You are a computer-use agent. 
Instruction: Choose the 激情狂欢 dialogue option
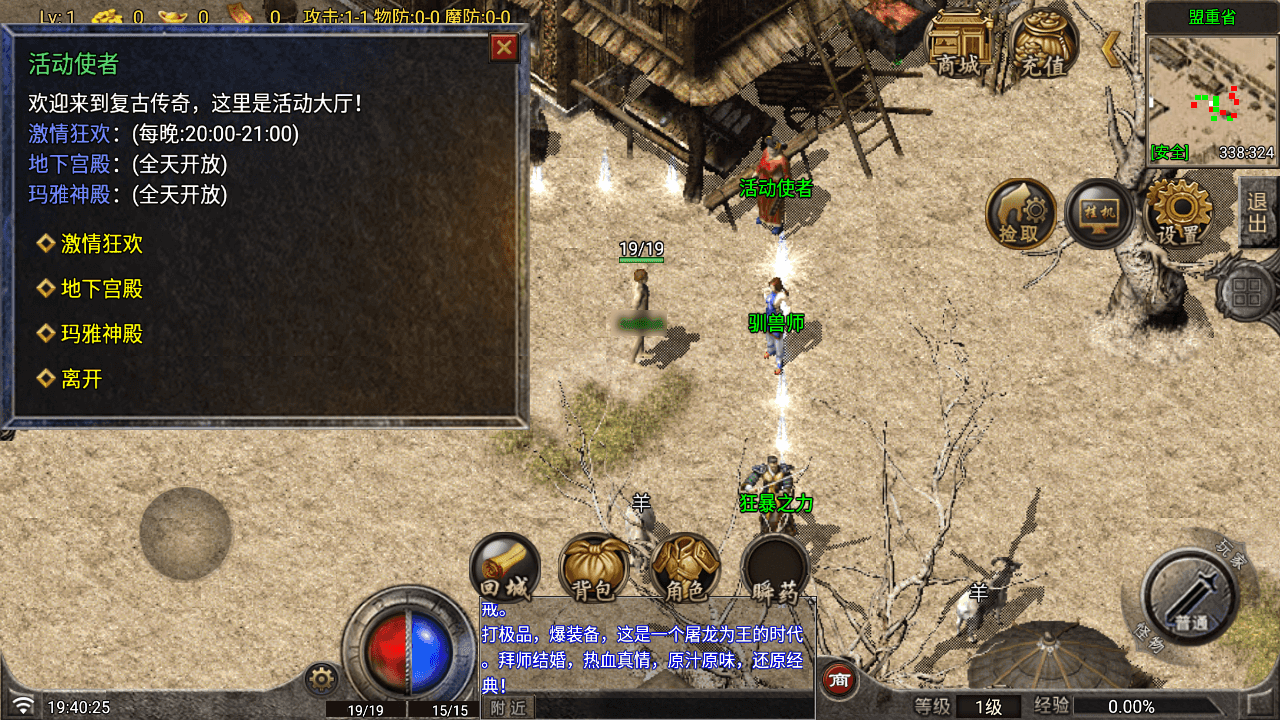pyautogui.click(x=101, y=244)
